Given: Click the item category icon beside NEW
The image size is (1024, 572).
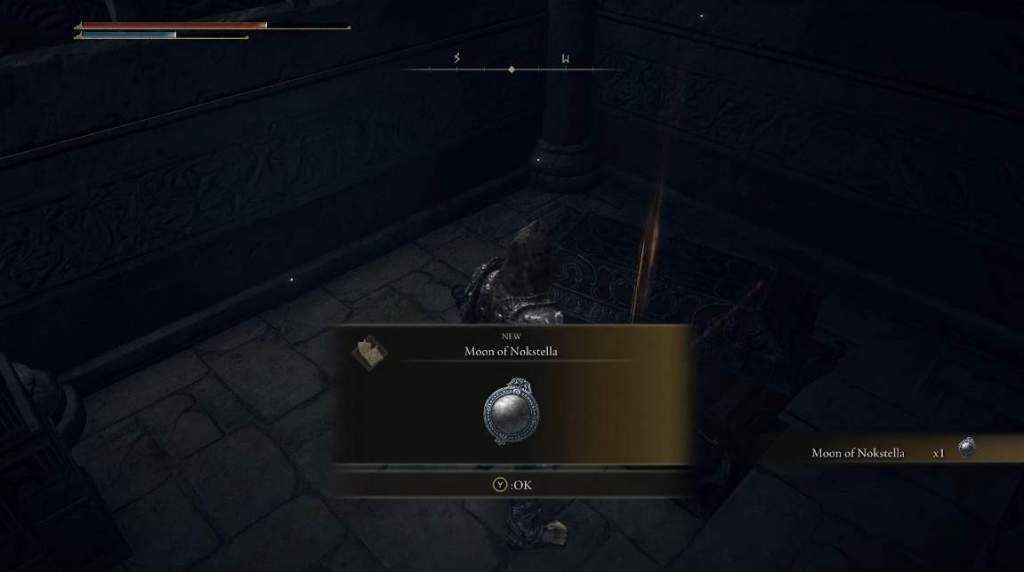Looking at the screenshot, I should [371, 349].
